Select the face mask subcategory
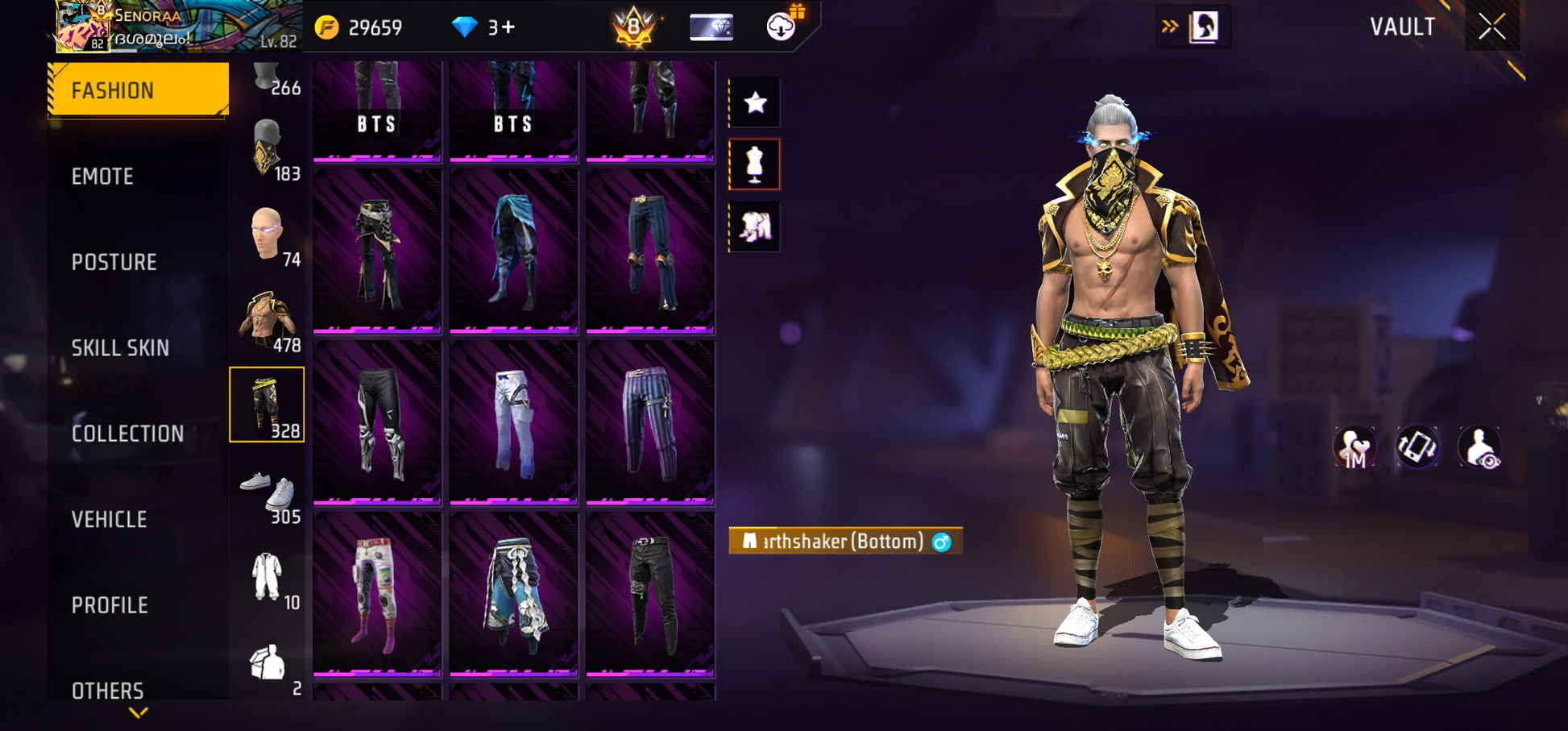 268,149
